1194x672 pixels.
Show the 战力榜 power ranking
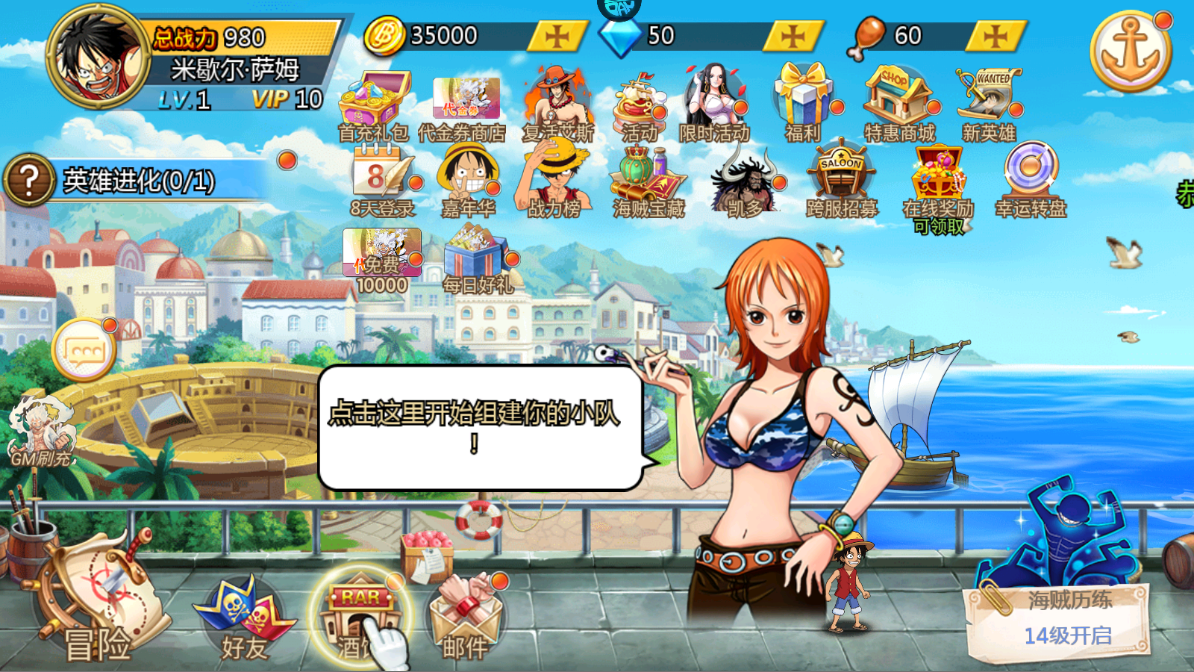[553, 178]
